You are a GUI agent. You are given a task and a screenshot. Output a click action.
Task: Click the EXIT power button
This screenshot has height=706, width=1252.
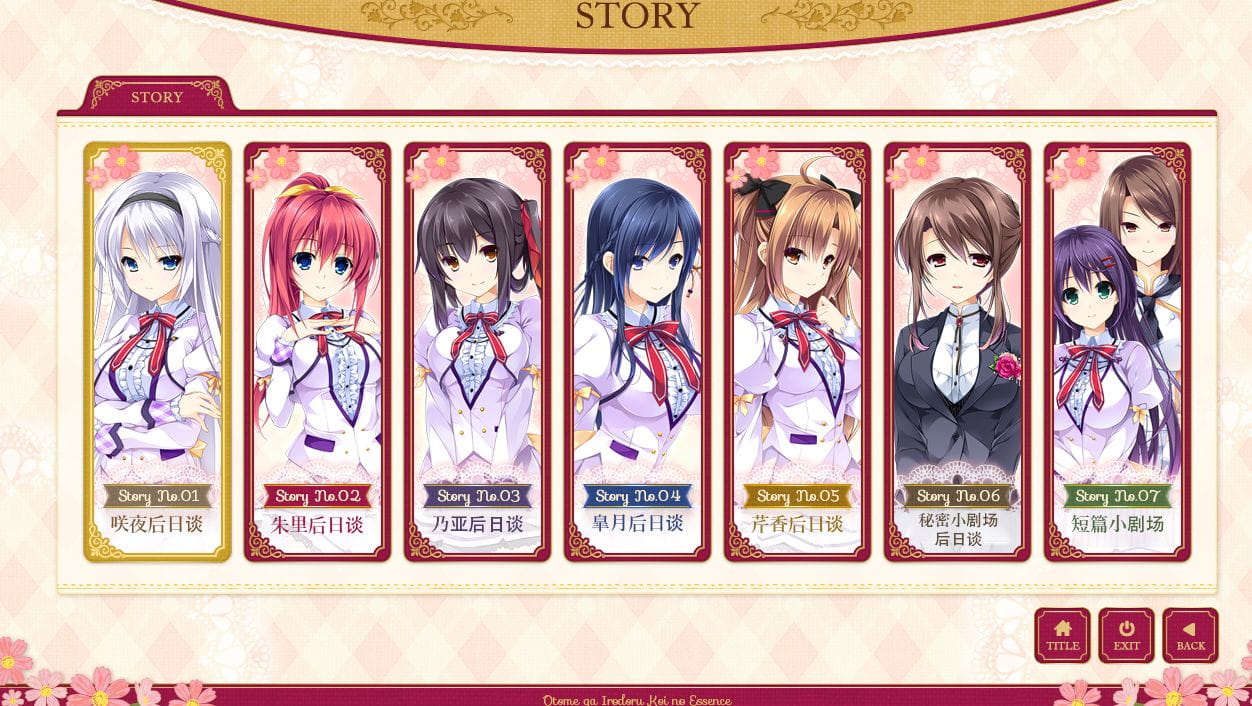[x=1126, y=635]
